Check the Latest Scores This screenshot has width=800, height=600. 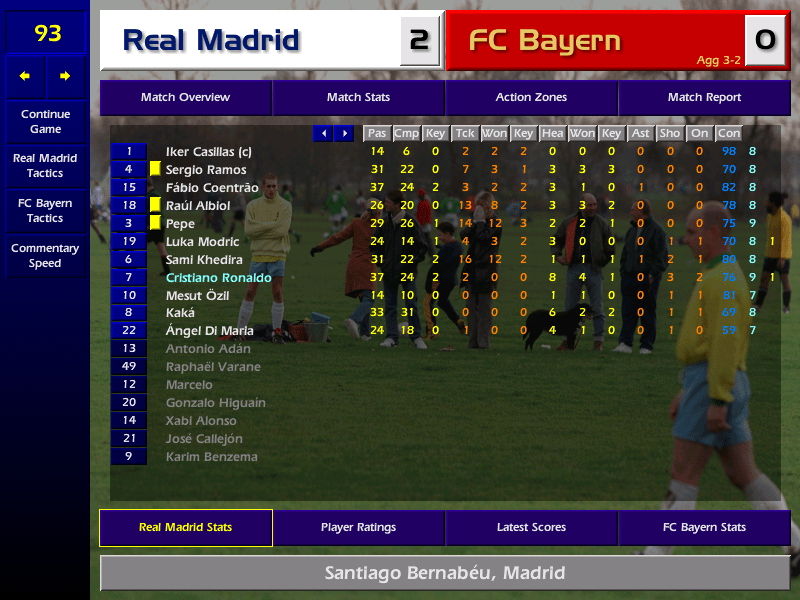click(531, 528)
